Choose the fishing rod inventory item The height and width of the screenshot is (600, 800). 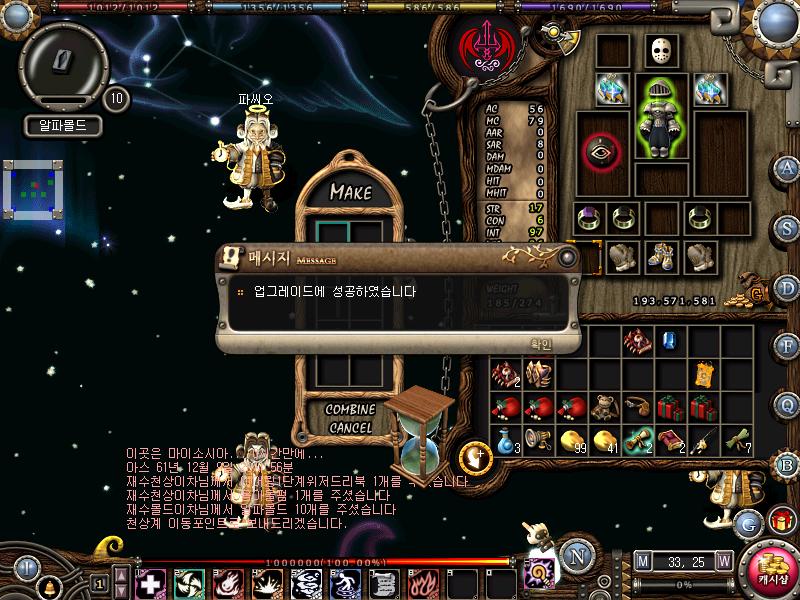[x=702, y=439]
